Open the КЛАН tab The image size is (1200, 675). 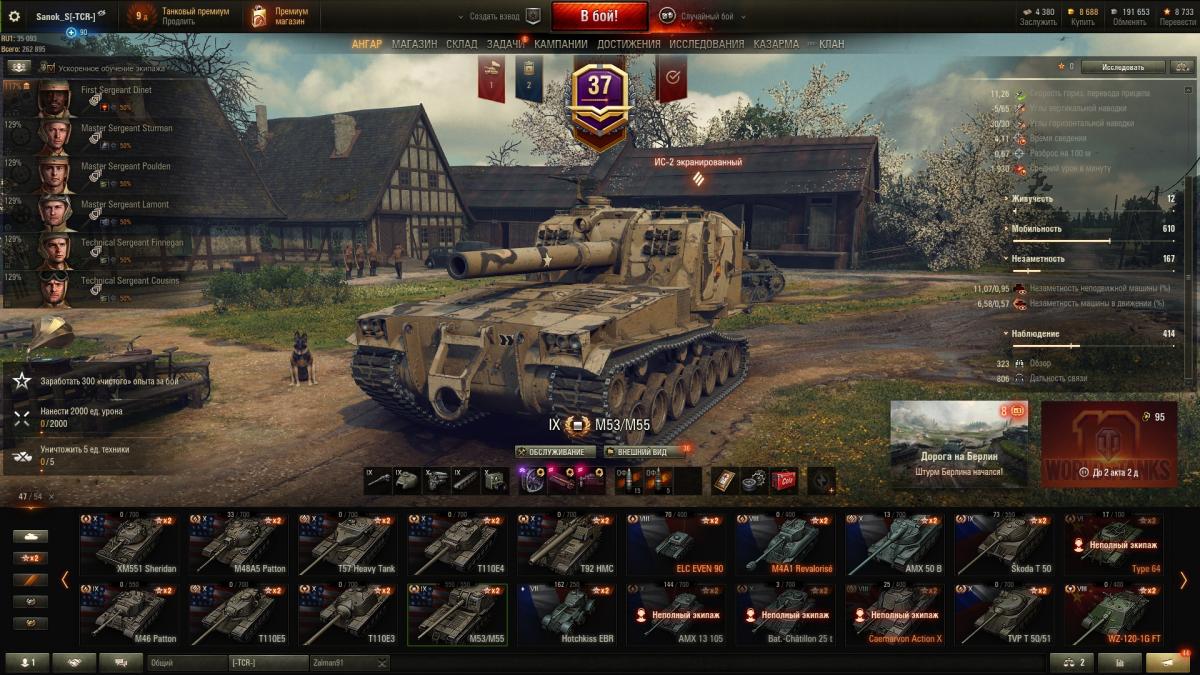tap(830, 44)
